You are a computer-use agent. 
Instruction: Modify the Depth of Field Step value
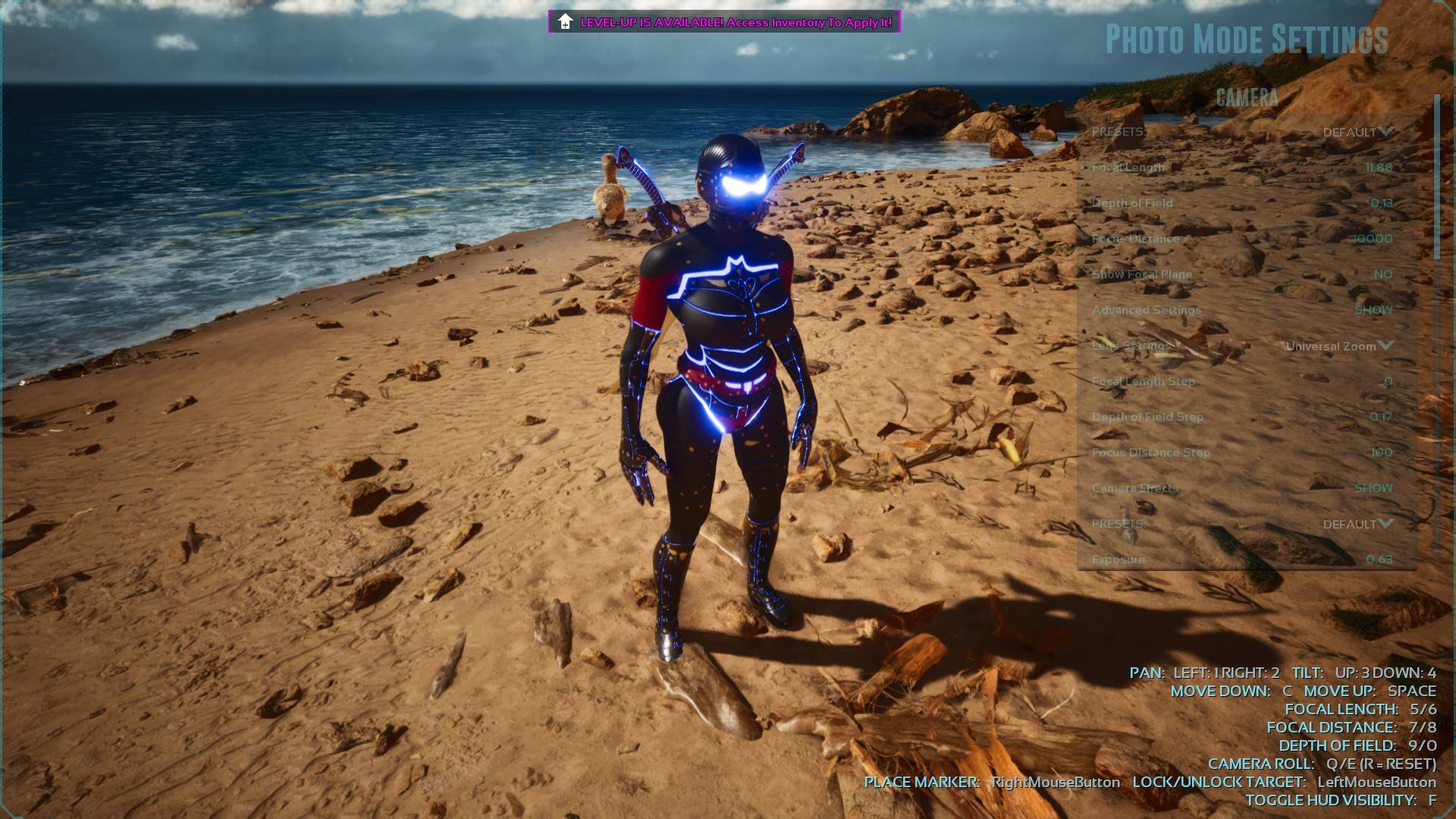point(1382,416)
